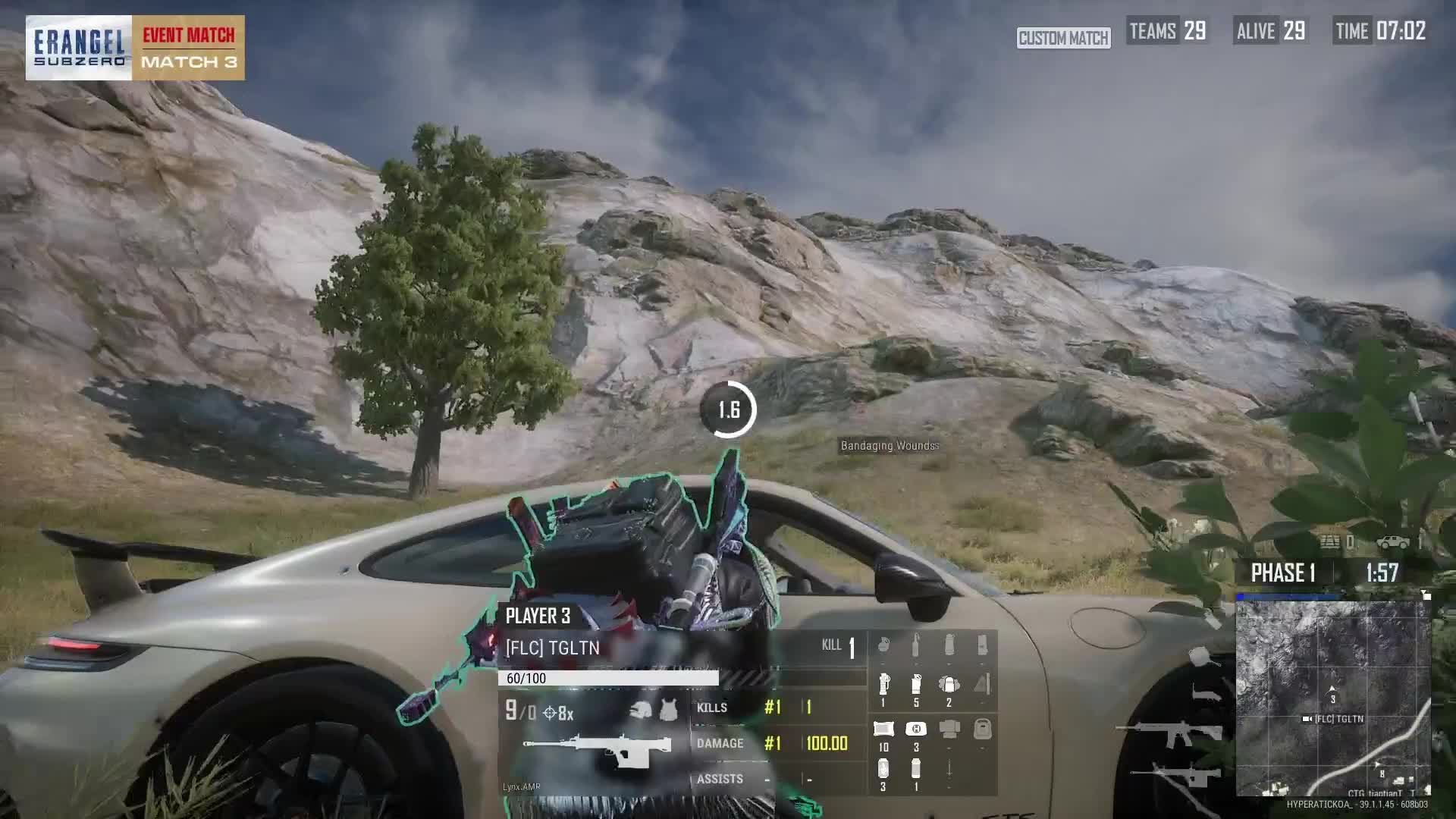The width and height of the screenshot is (1456, 819).
Task: Click the vehicle count icon above Phase timer
Action: (x=1394, y=542)
